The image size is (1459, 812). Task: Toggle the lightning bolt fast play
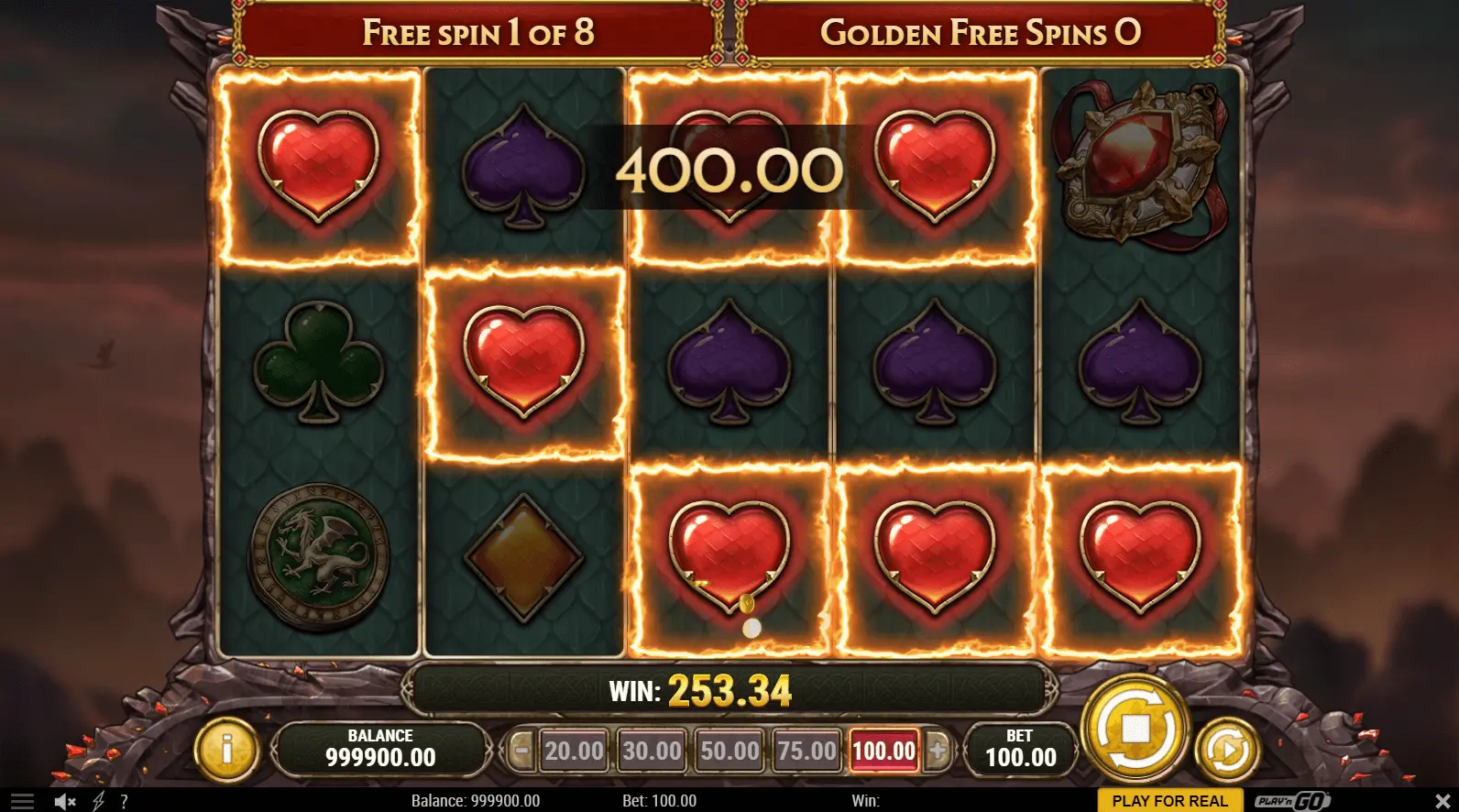[x=99, y=801]
